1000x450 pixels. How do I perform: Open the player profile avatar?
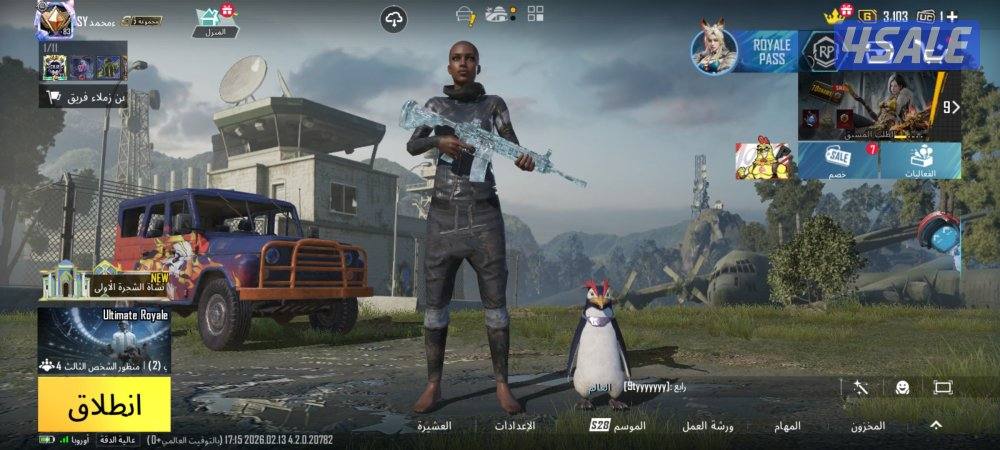coord(54,19)
